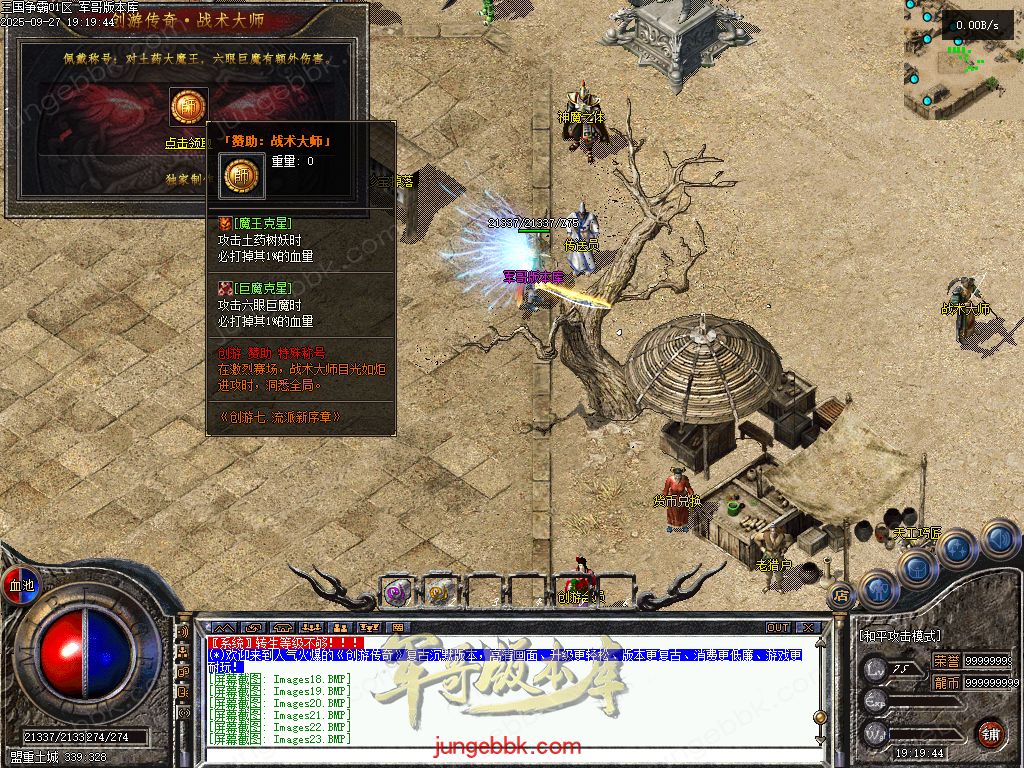This screenshot has width=1024, height=768.
Task: Use the yellow swirl scroll in the hotbar
Action: pos(438,592)
